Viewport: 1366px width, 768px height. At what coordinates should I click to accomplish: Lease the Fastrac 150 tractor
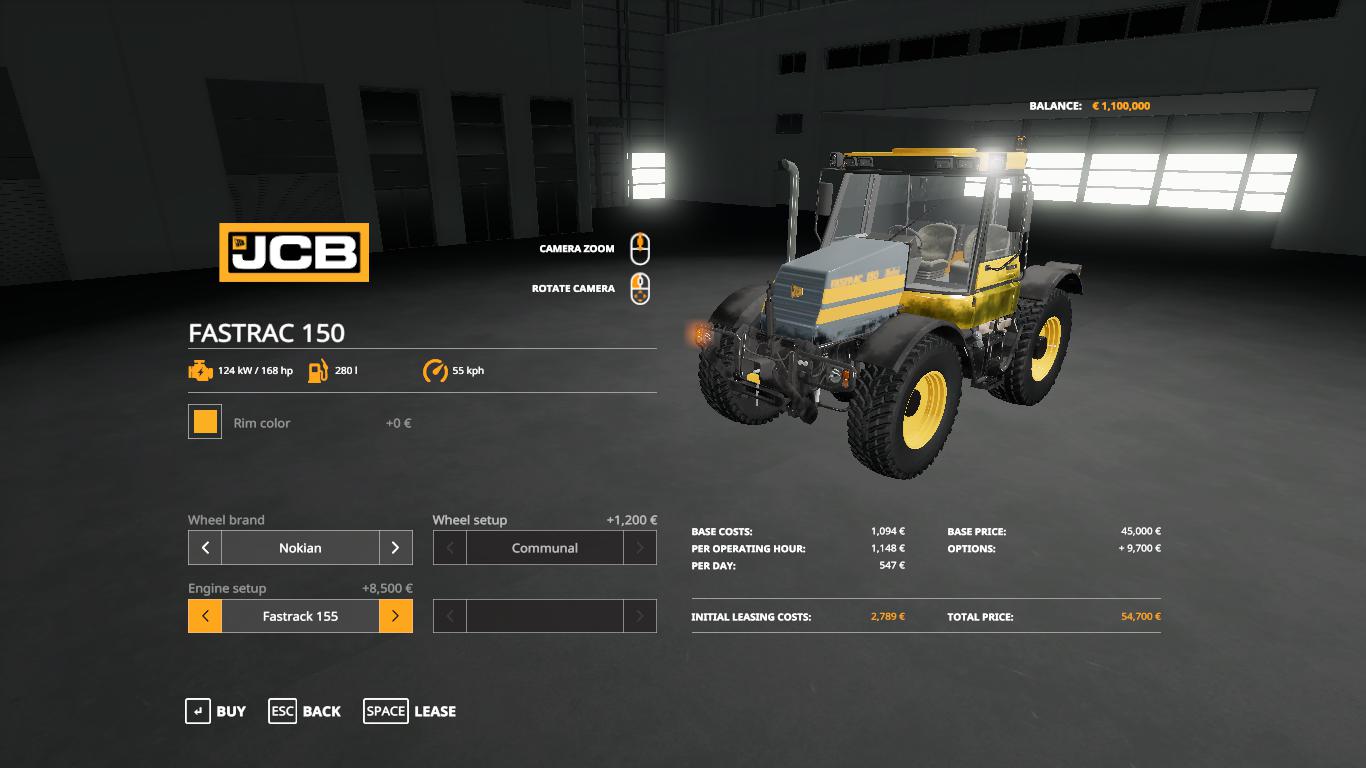coord(410,711)
